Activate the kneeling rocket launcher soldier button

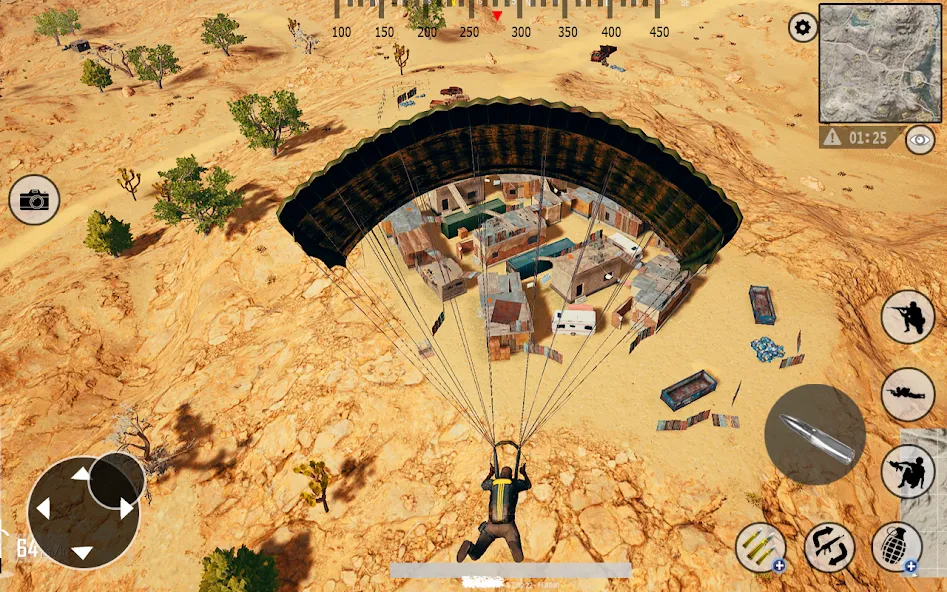[908, 471]
